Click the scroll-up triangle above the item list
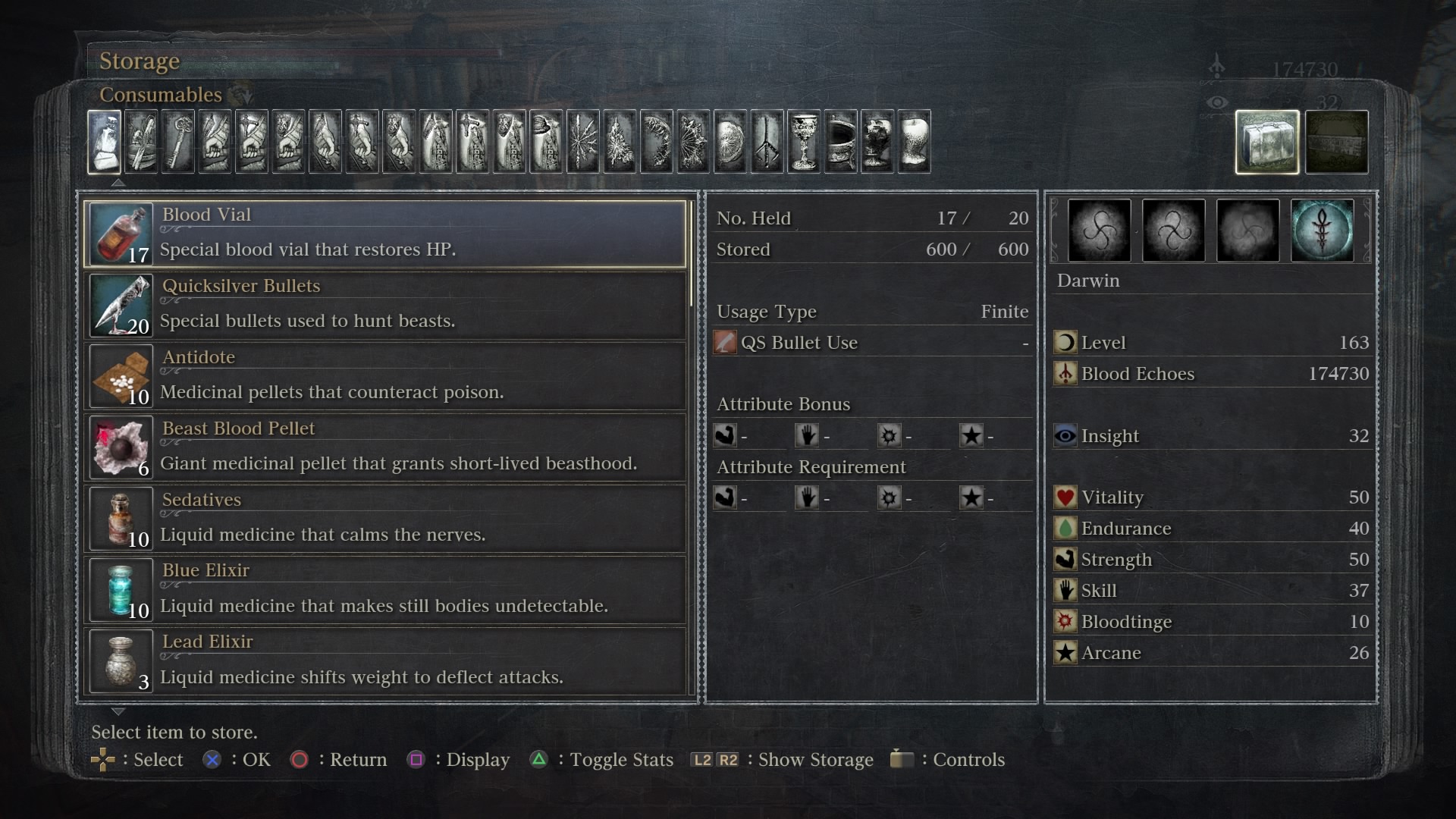The width and height of the screenshot is (1456, 819). (118, 182)
